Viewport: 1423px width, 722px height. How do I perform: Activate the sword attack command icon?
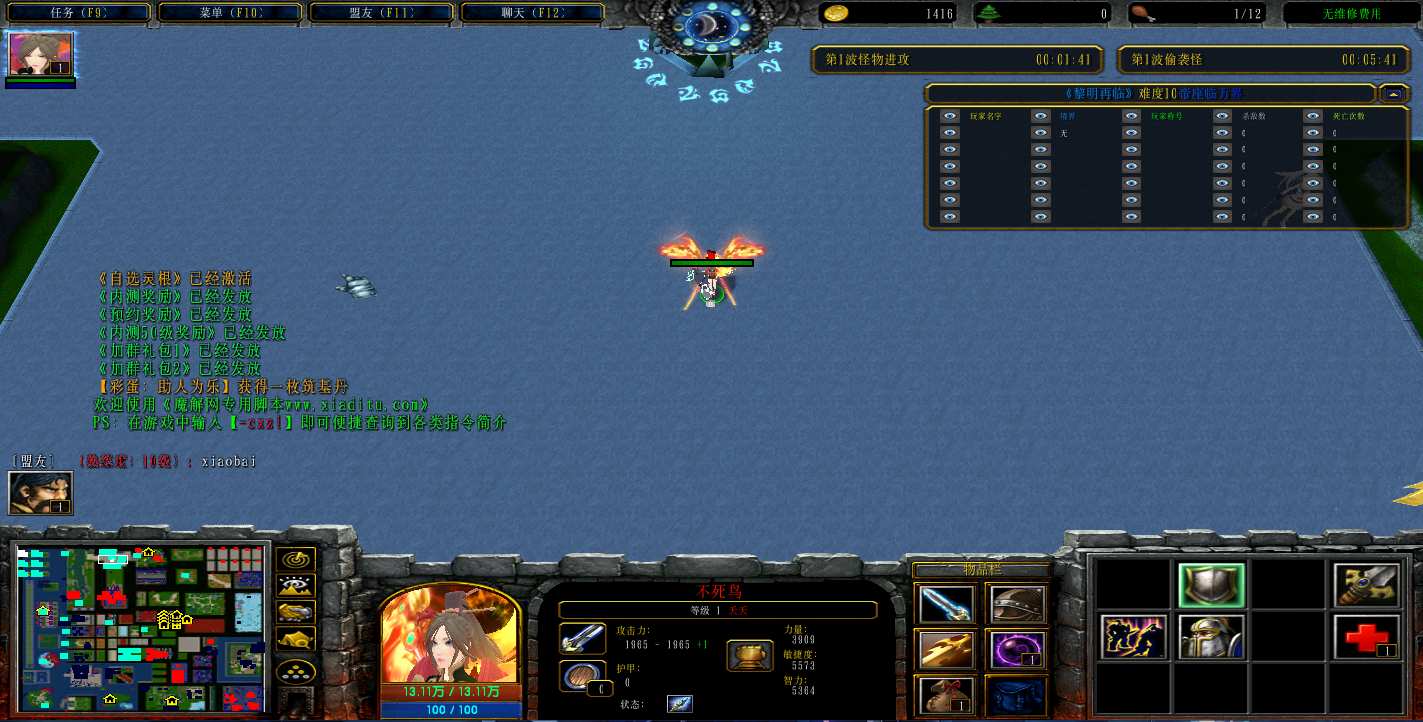1366,585
